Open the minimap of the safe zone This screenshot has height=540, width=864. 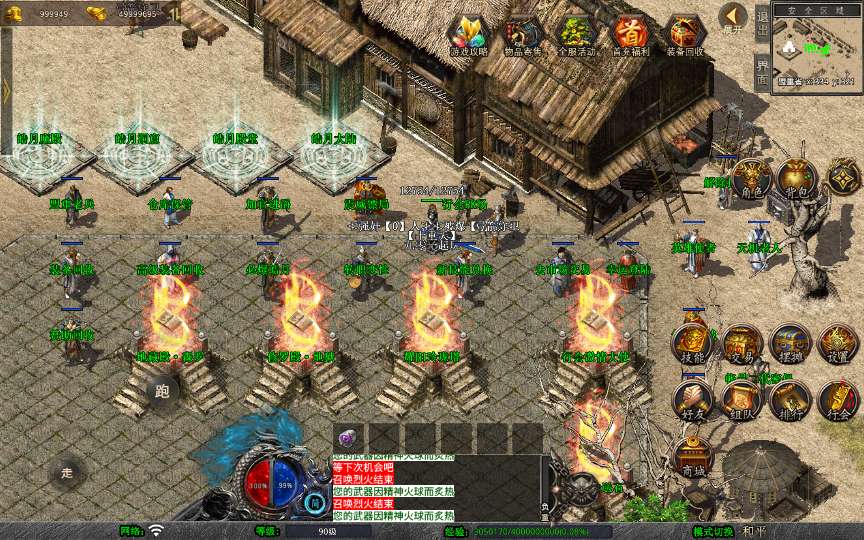pos(817,50)
